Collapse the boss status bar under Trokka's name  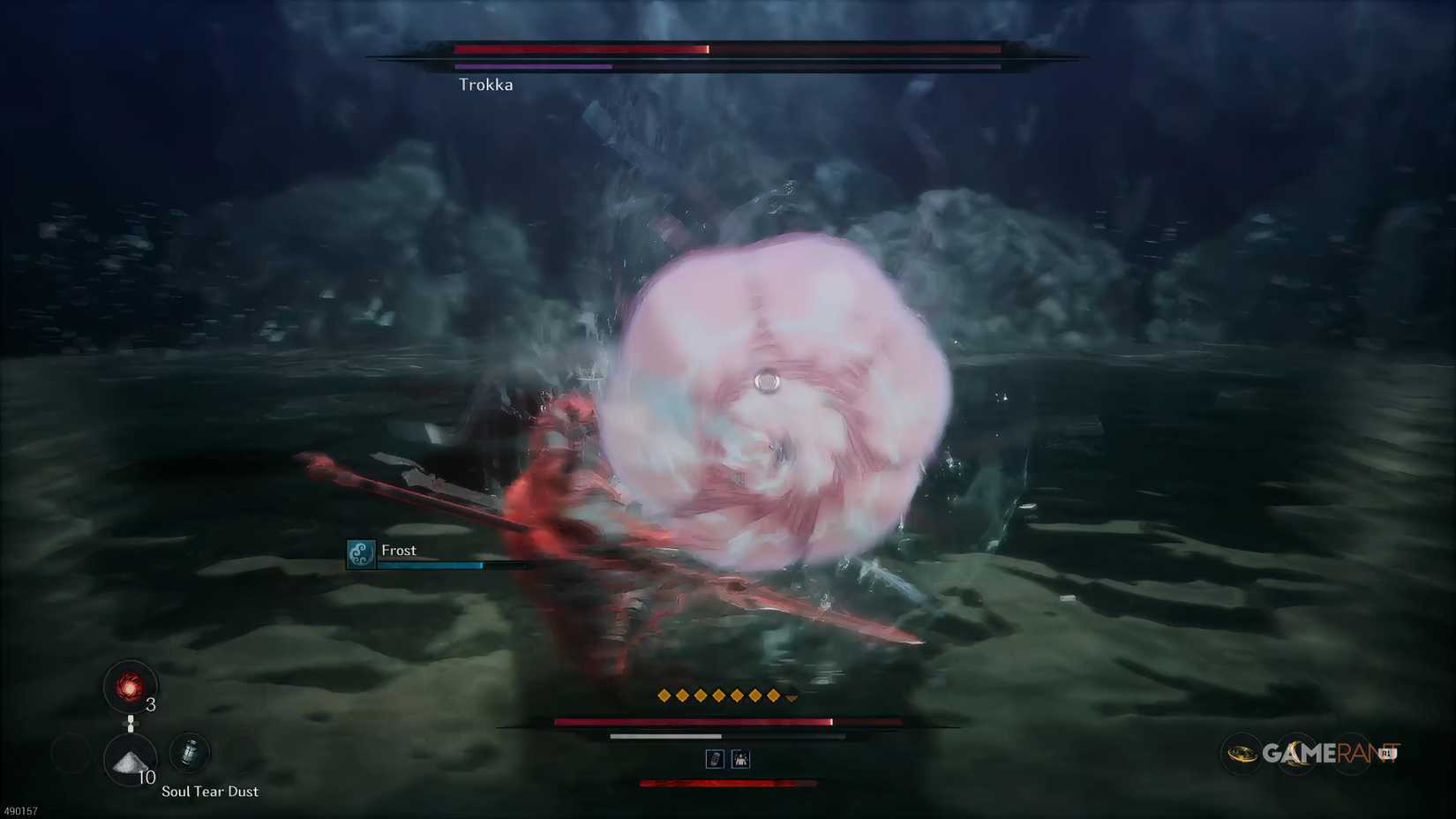pyautogui.click(x=532, y=68)
